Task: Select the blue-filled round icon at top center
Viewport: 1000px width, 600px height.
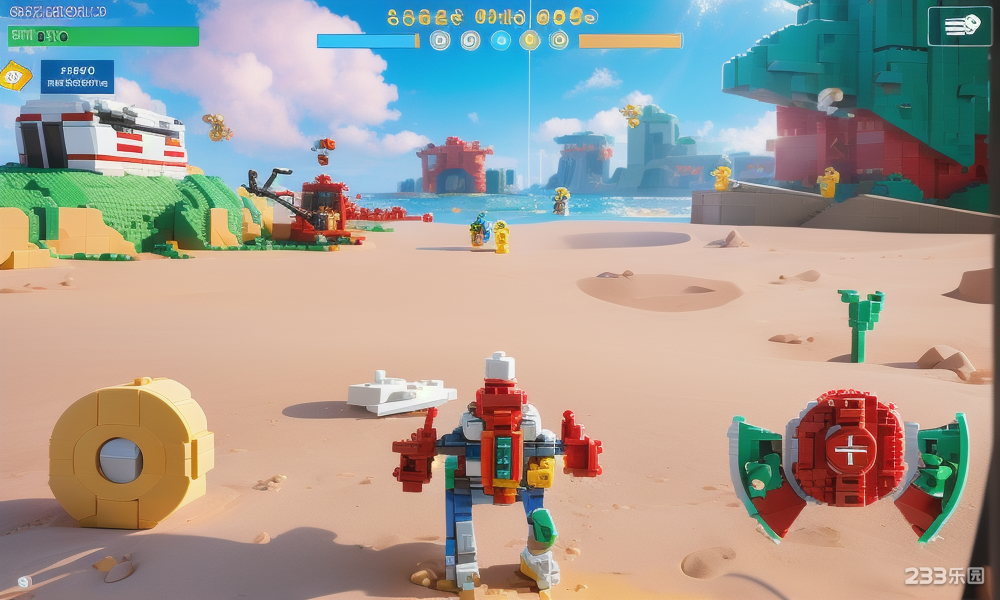Action: (501, 40)
